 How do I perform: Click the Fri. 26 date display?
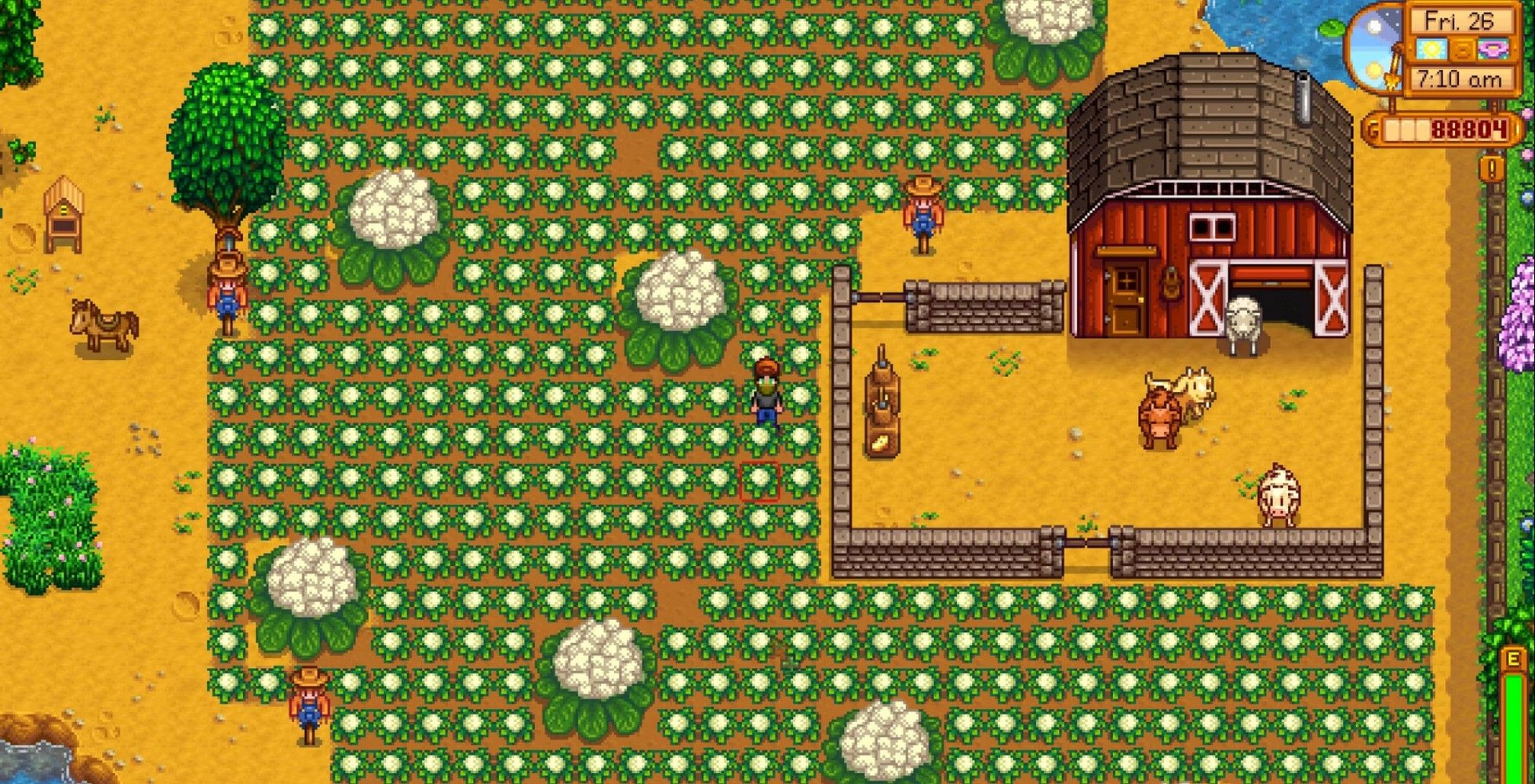point(1460,21)
